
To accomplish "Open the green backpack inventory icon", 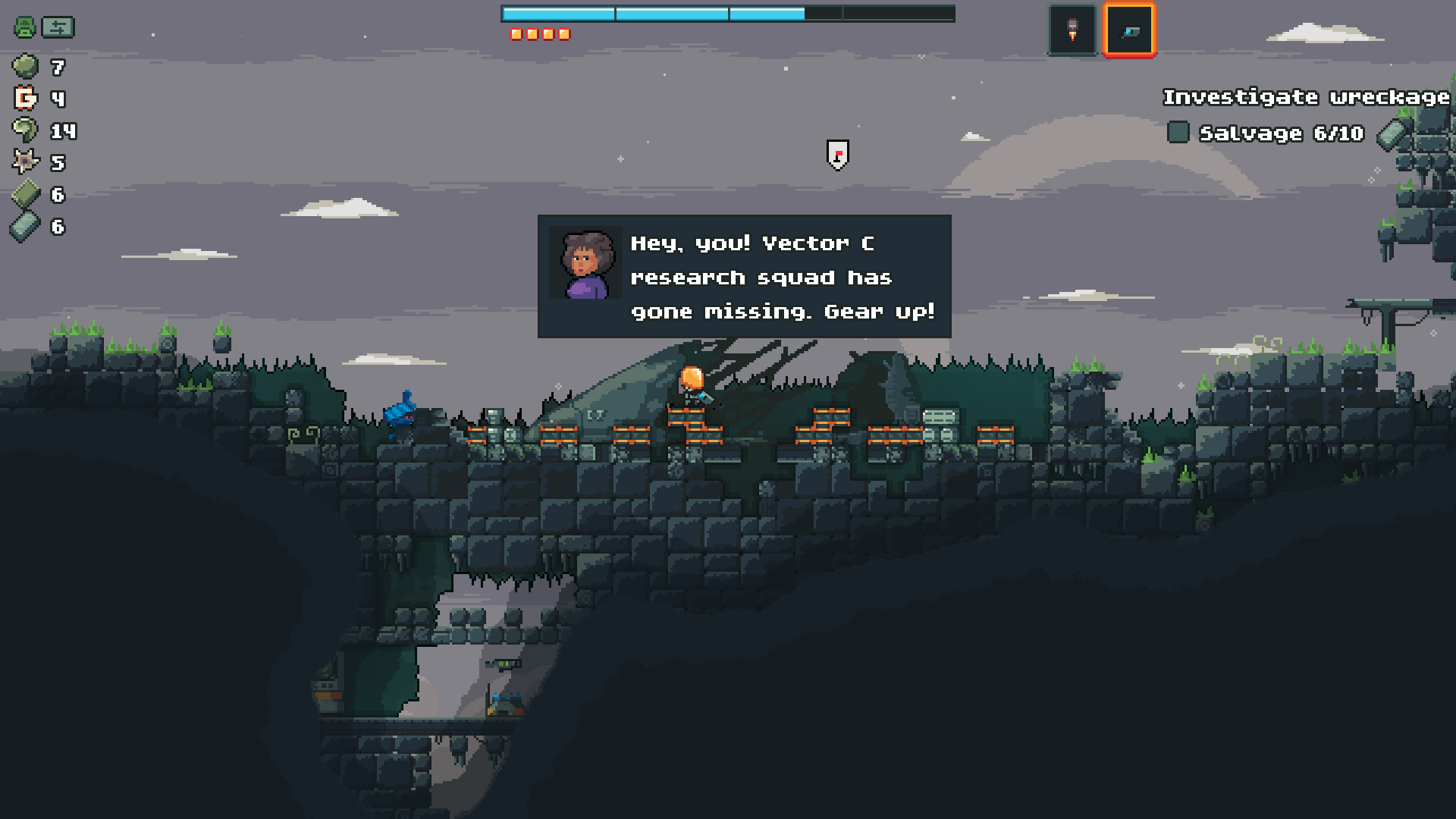I will tap(23, 27).
